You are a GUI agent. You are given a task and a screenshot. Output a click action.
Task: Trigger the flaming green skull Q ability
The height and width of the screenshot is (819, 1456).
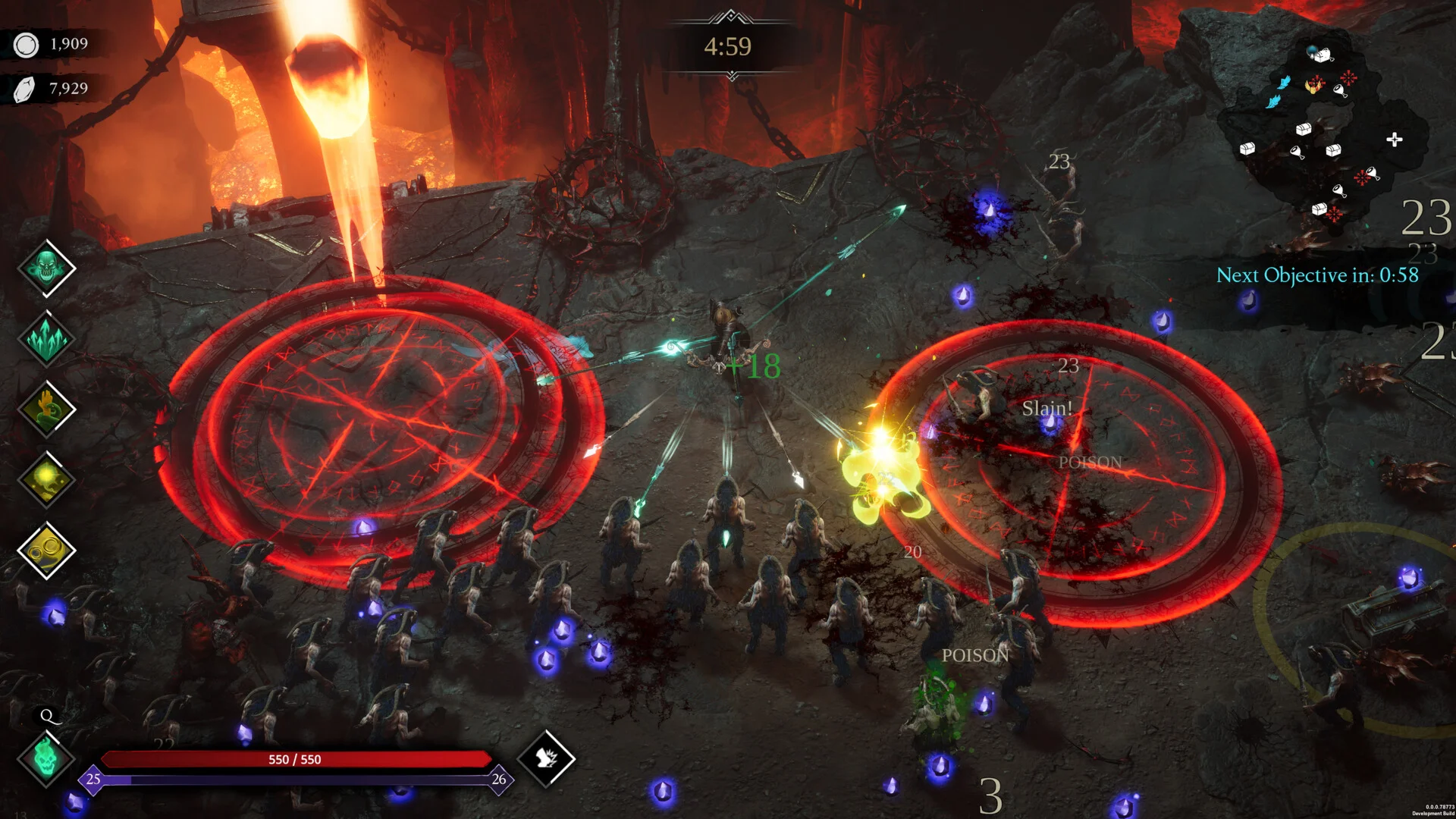point(46,758)
